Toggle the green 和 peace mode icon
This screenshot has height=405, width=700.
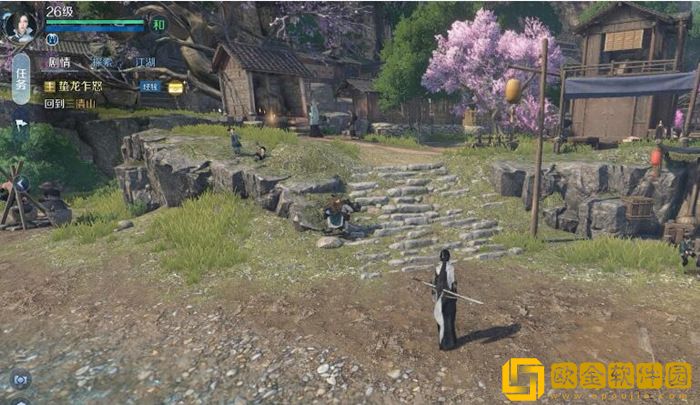coord(158,24)
